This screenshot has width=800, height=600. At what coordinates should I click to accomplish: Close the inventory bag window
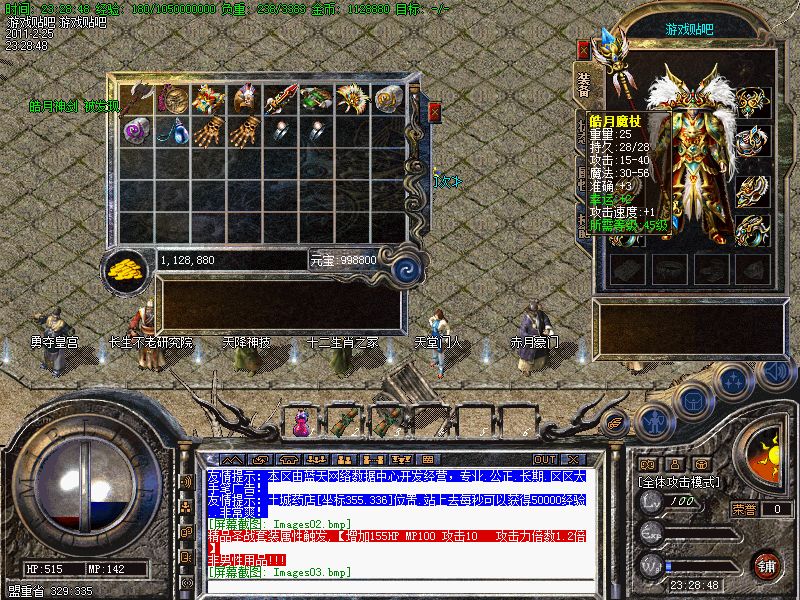pos(434,112)
